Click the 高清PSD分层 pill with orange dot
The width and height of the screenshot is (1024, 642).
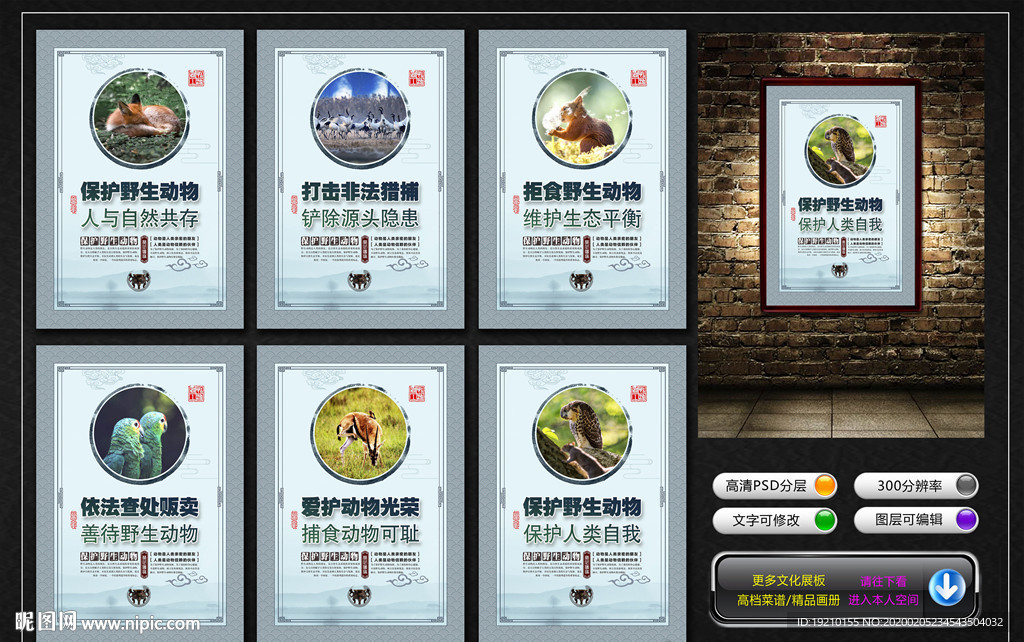pyautogui.click(x=775, y=486)
